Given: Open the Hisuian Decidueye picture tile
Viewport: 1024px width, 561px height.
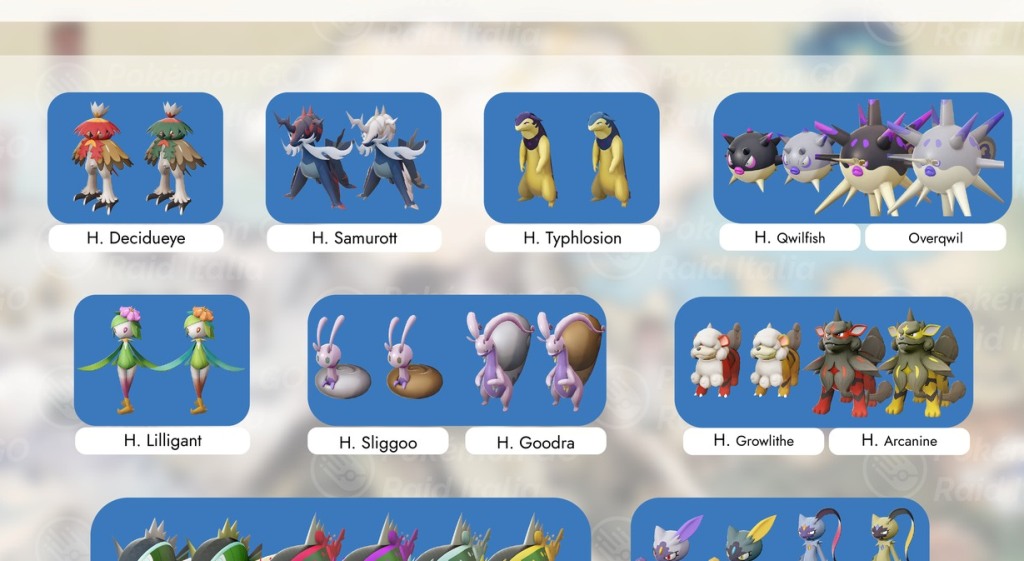Looking at the screenshot, I should coord(135,157).
